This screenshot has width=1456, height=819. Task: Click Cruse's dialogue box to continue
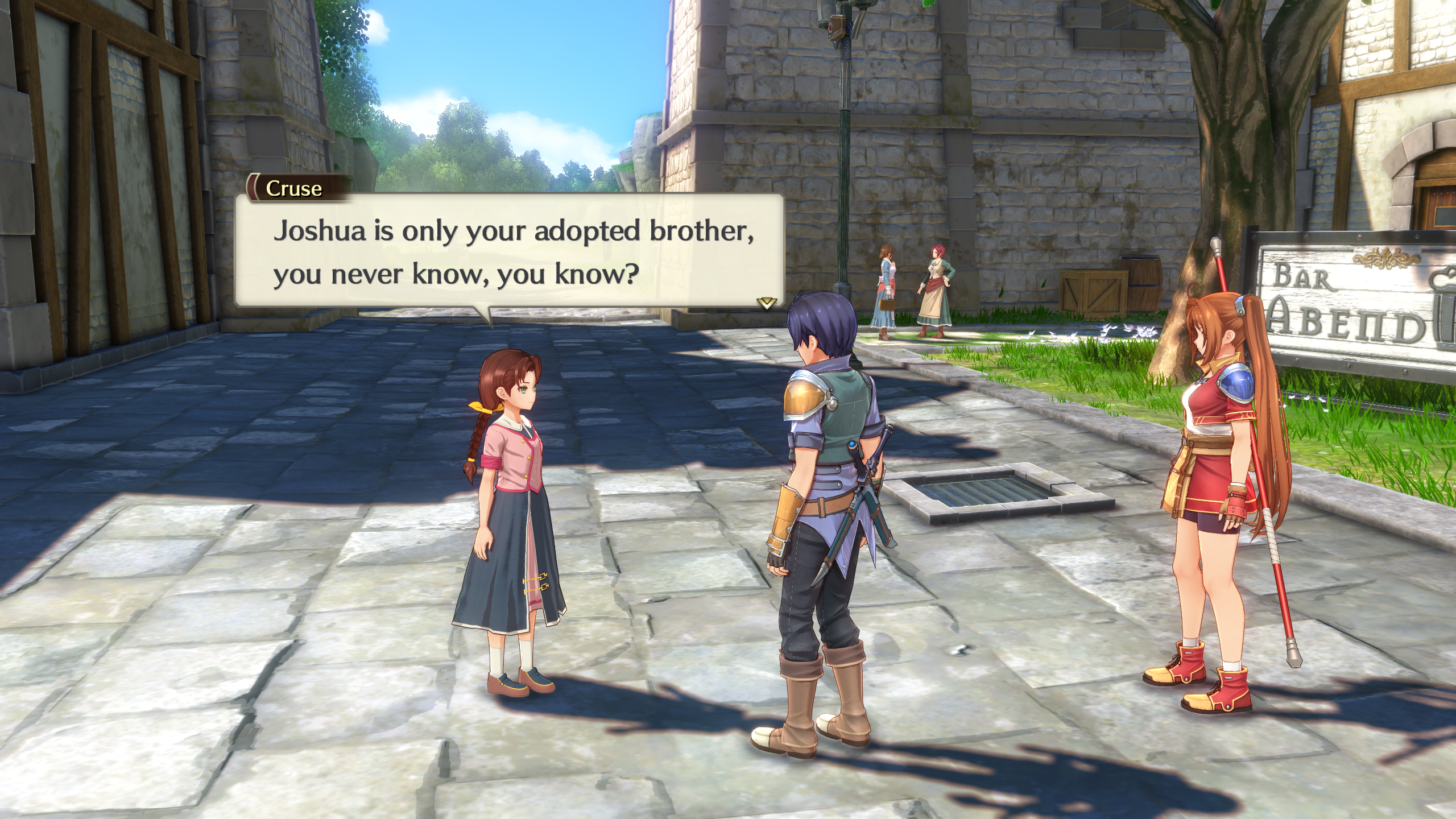(510, 252)
